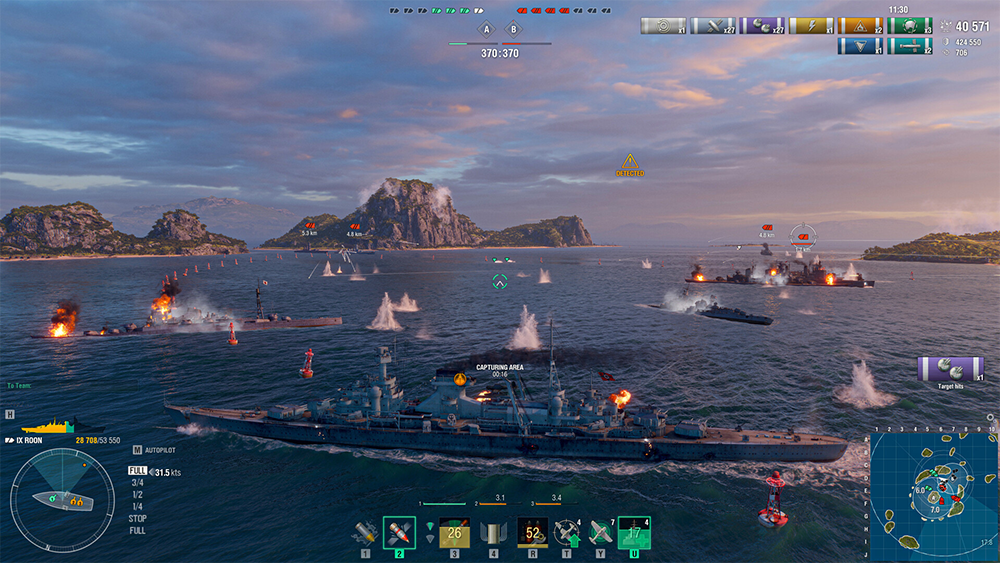Click the orange fire ribbon
This screenshot has width=1000, height=563.
860,26
